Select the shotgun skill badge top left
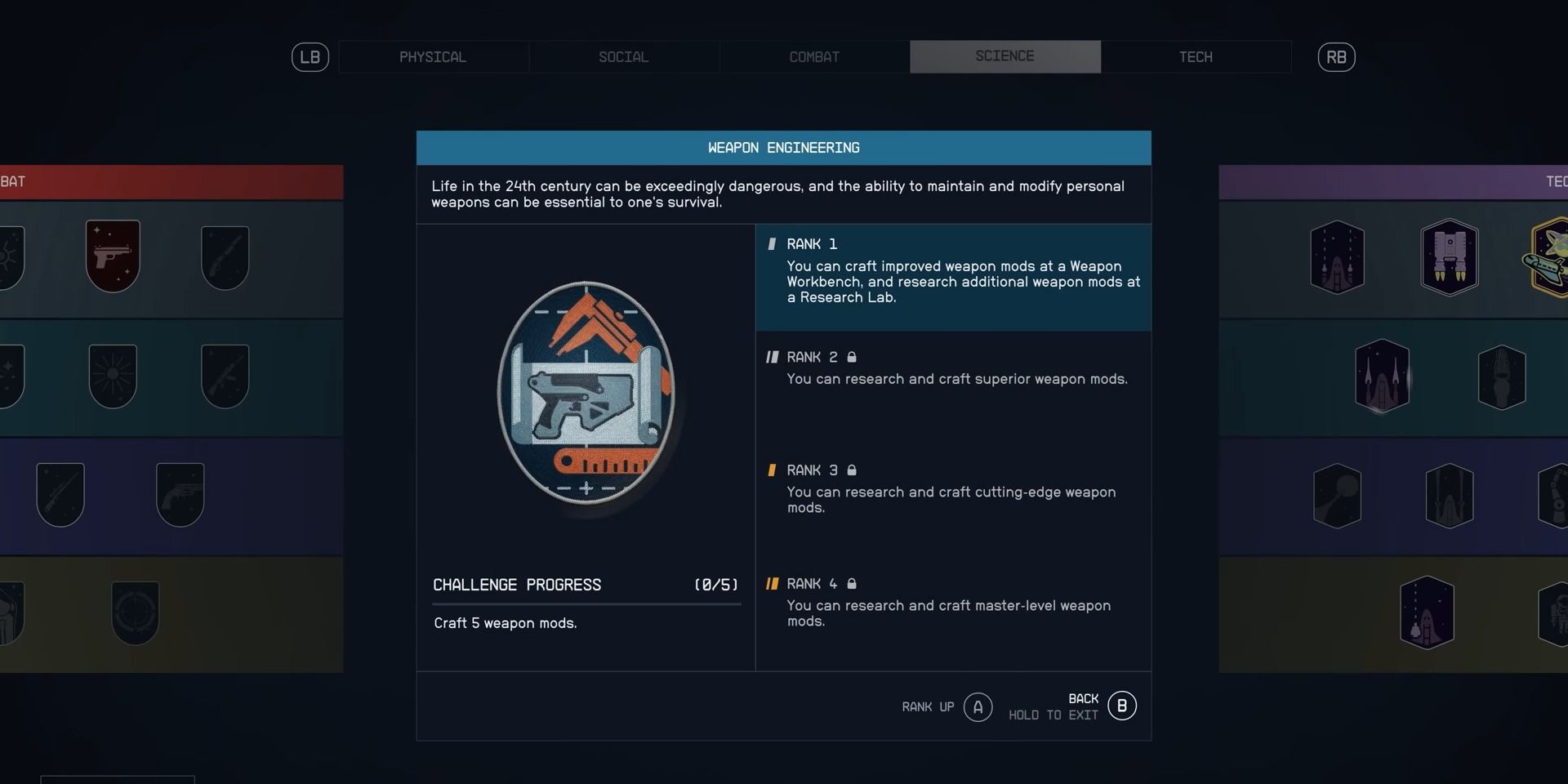Screen dimensions: 1568x784 coord(225,257)
